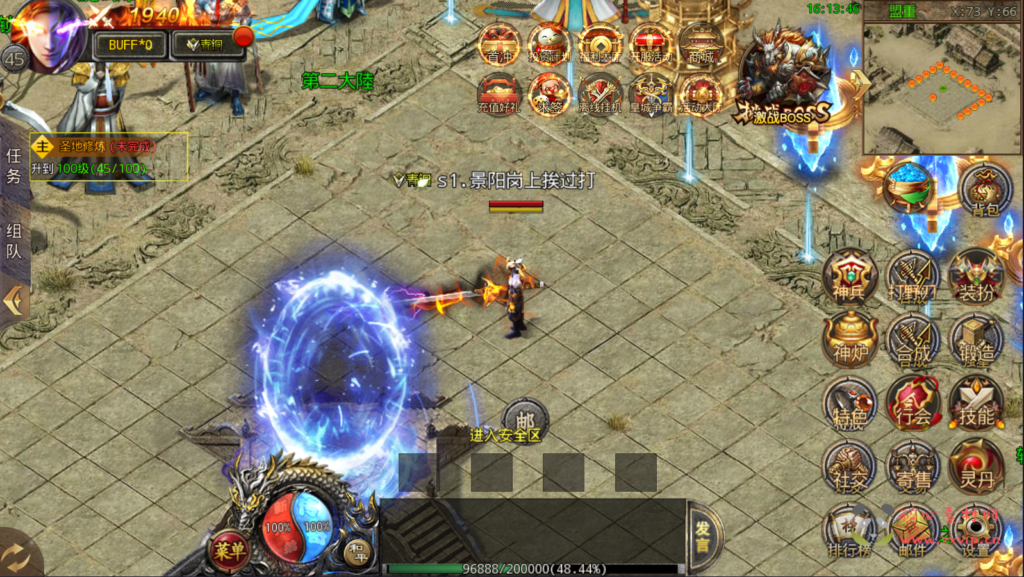Open the 锻造 forging menu
Image resolution: width=1024 pixels, height=577 pixels.
click(975, 340)
